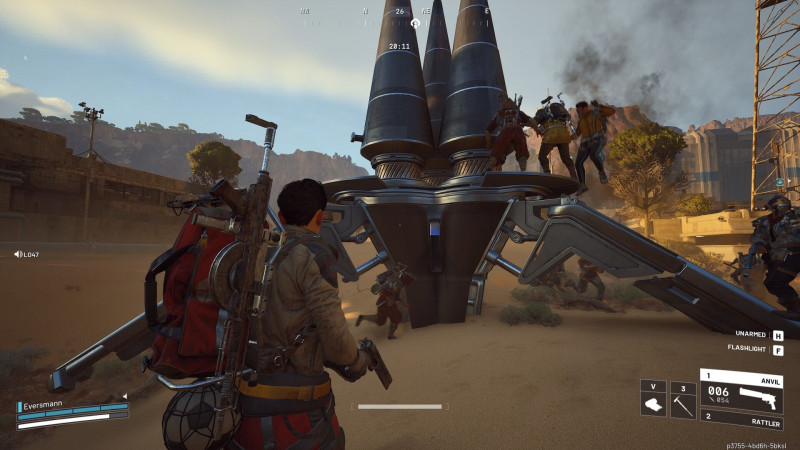
Task: Select the Eversmann player name tag
Action: 45,407
